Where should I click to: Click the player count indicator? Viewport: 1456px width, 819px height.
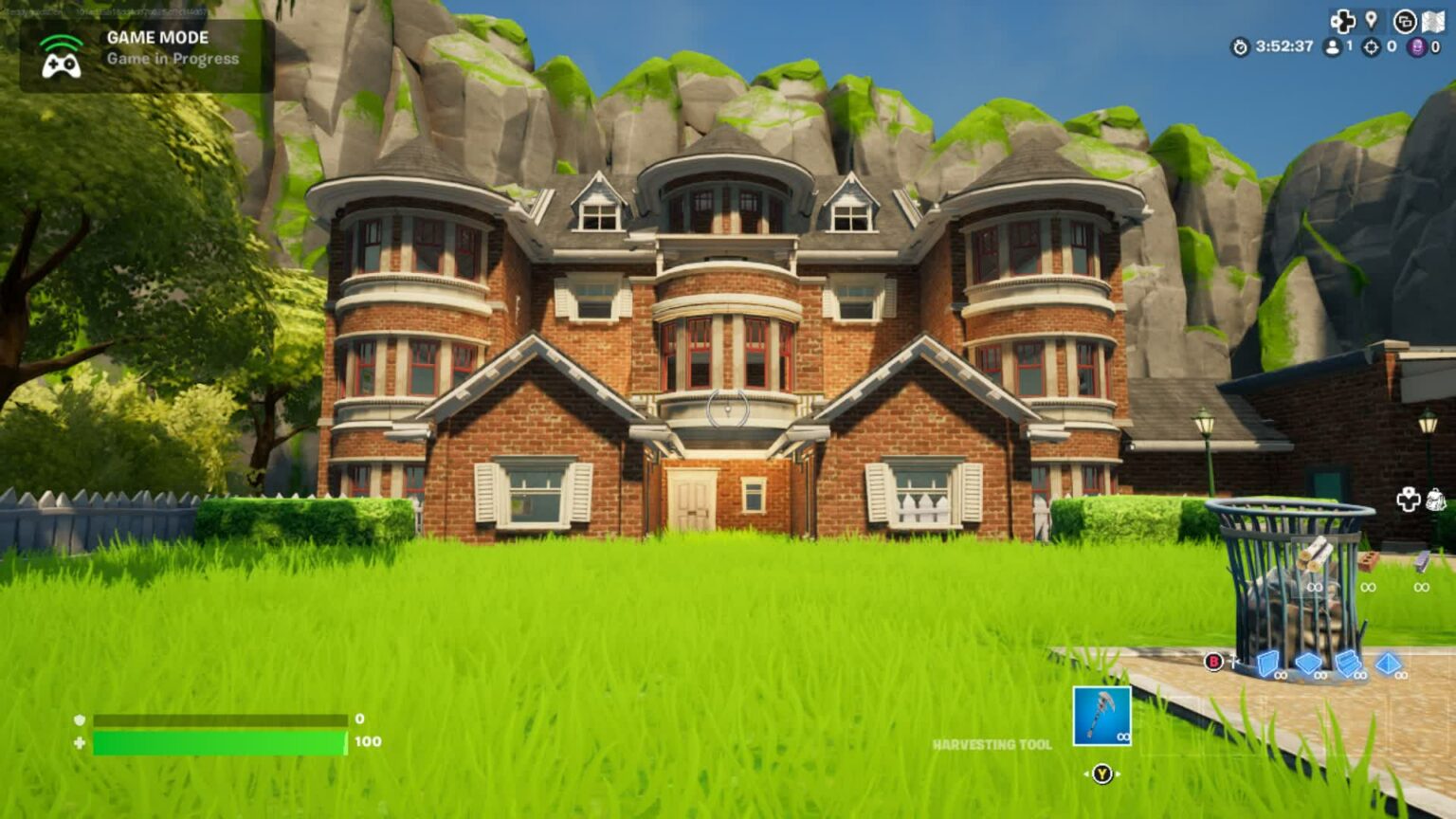click(x=1335, y=46)
